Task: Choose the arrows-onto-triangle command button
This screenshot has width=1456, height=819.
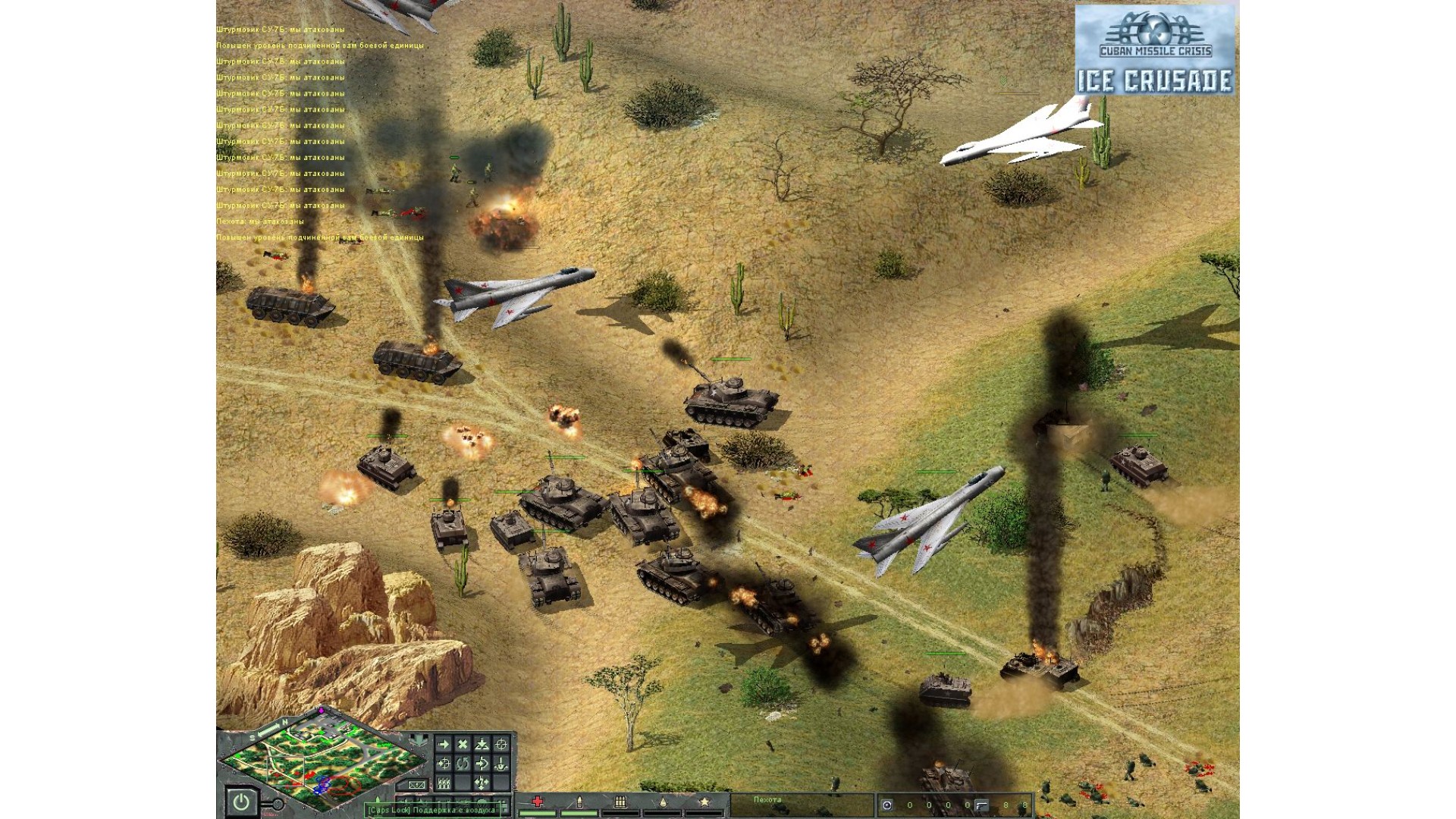Action: pyautogui.click(x=482, y=744)
